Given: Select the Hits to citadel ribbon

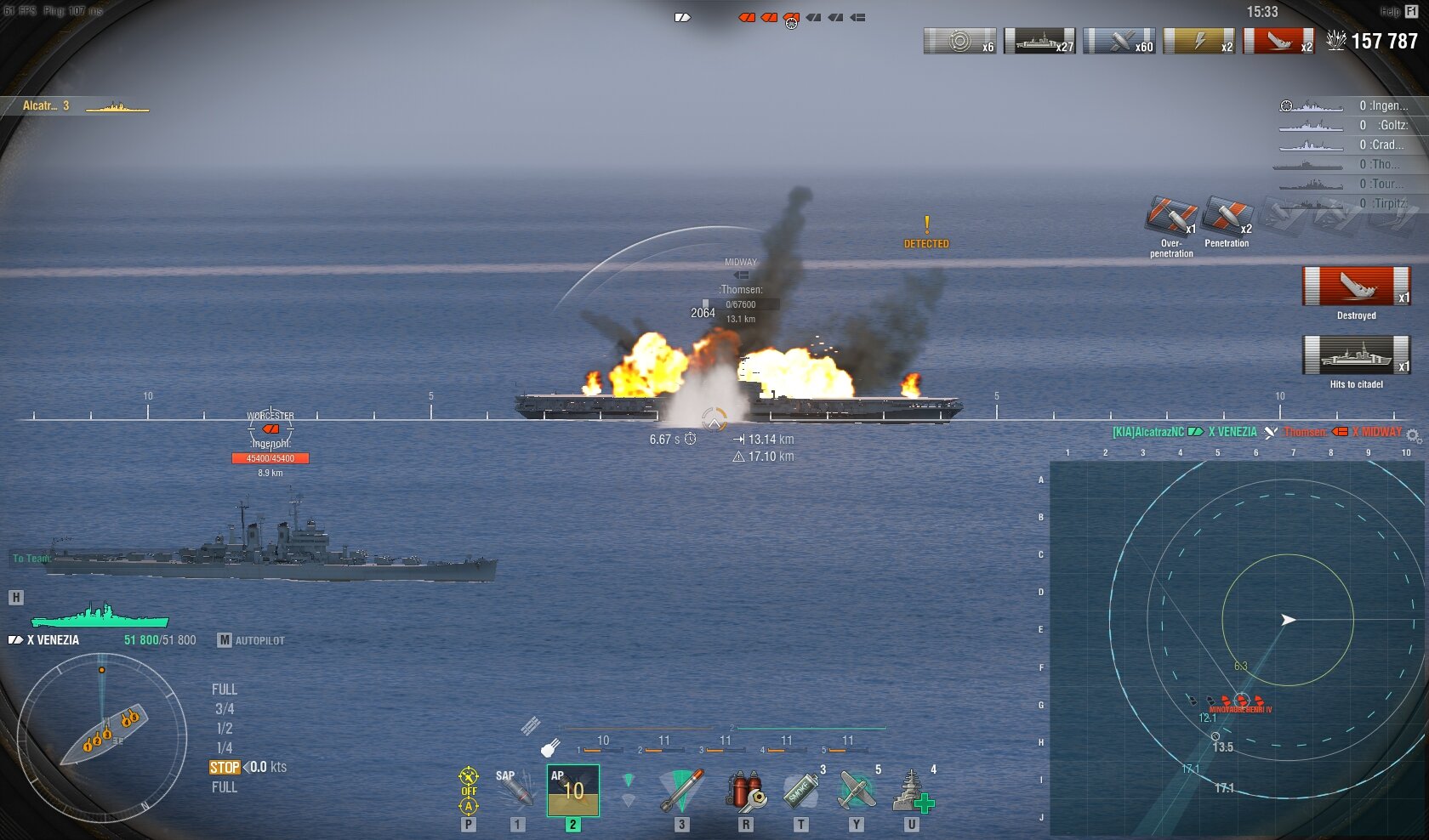Looking at the screenshot, I should [x=1356, y=355].
